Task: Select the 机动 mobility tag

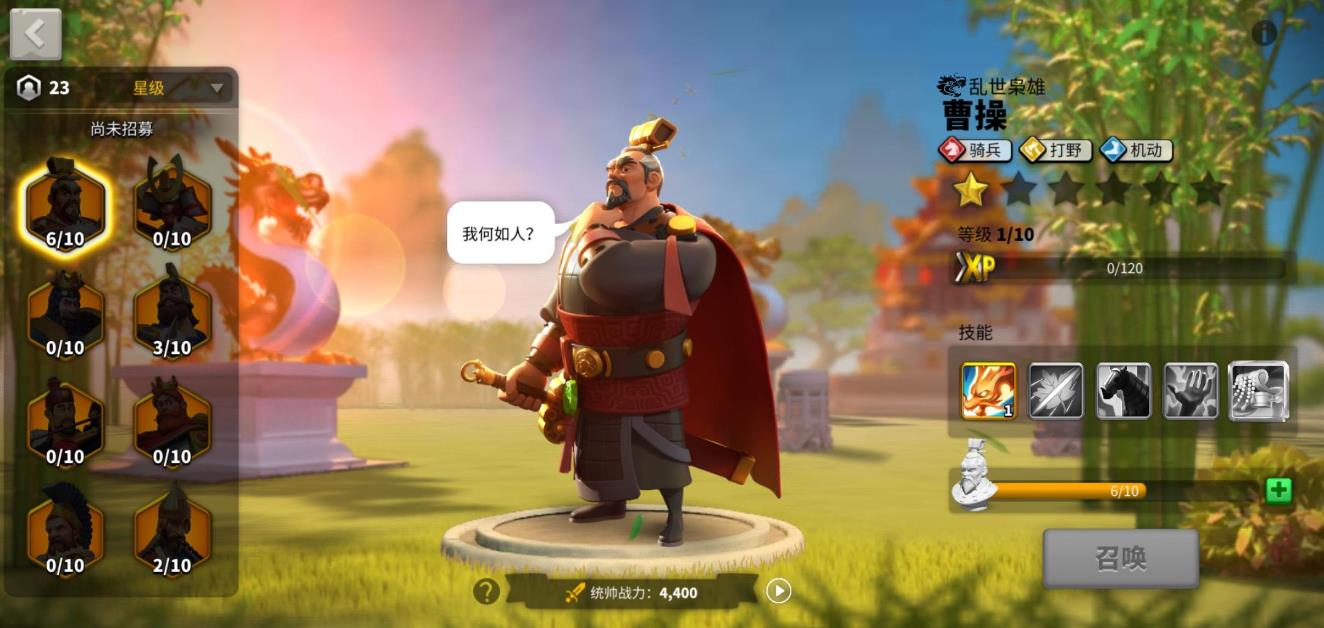Action: 1136,151
